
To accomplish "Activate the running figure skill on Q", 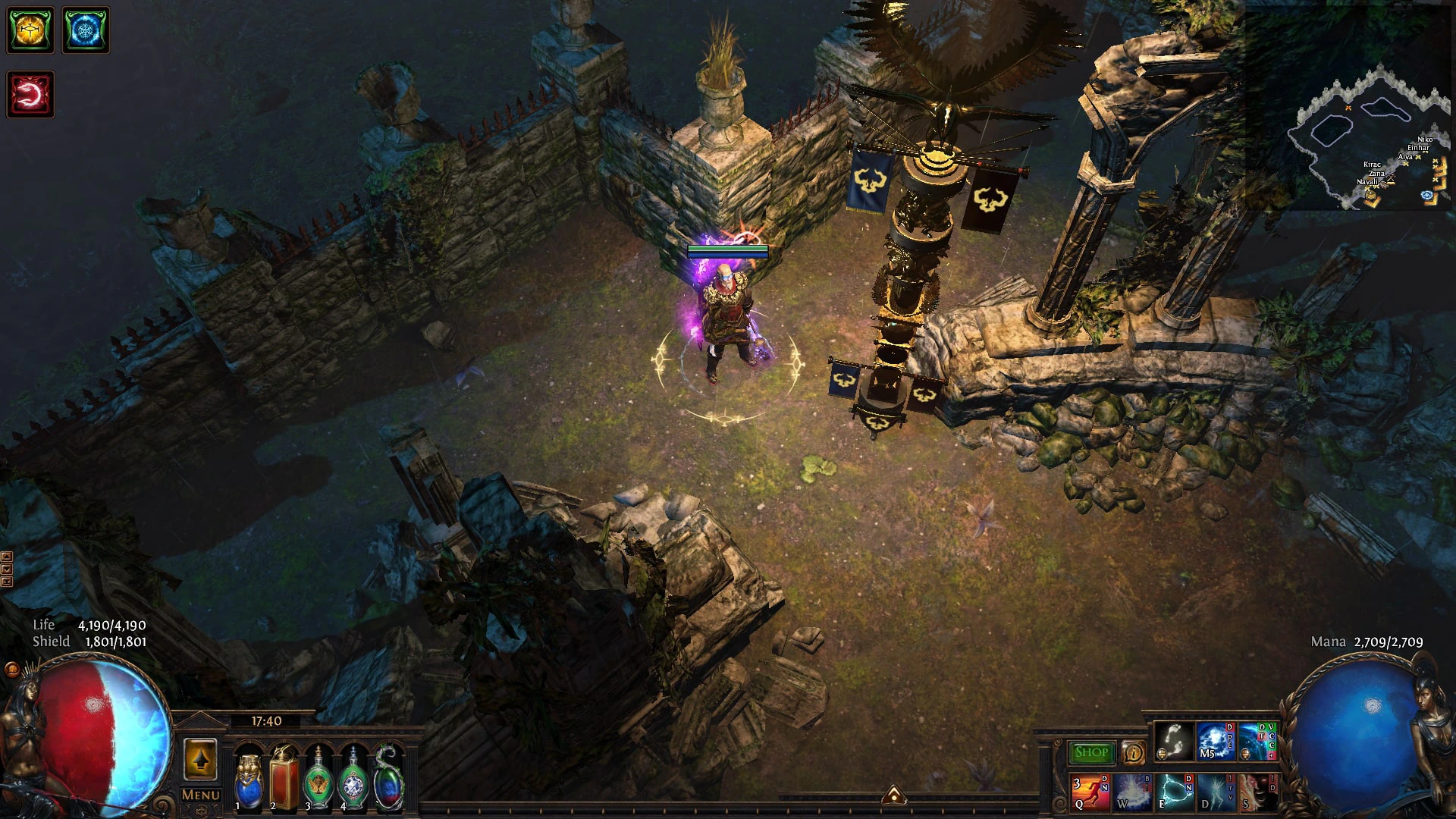I will (x=1089, y=792).
